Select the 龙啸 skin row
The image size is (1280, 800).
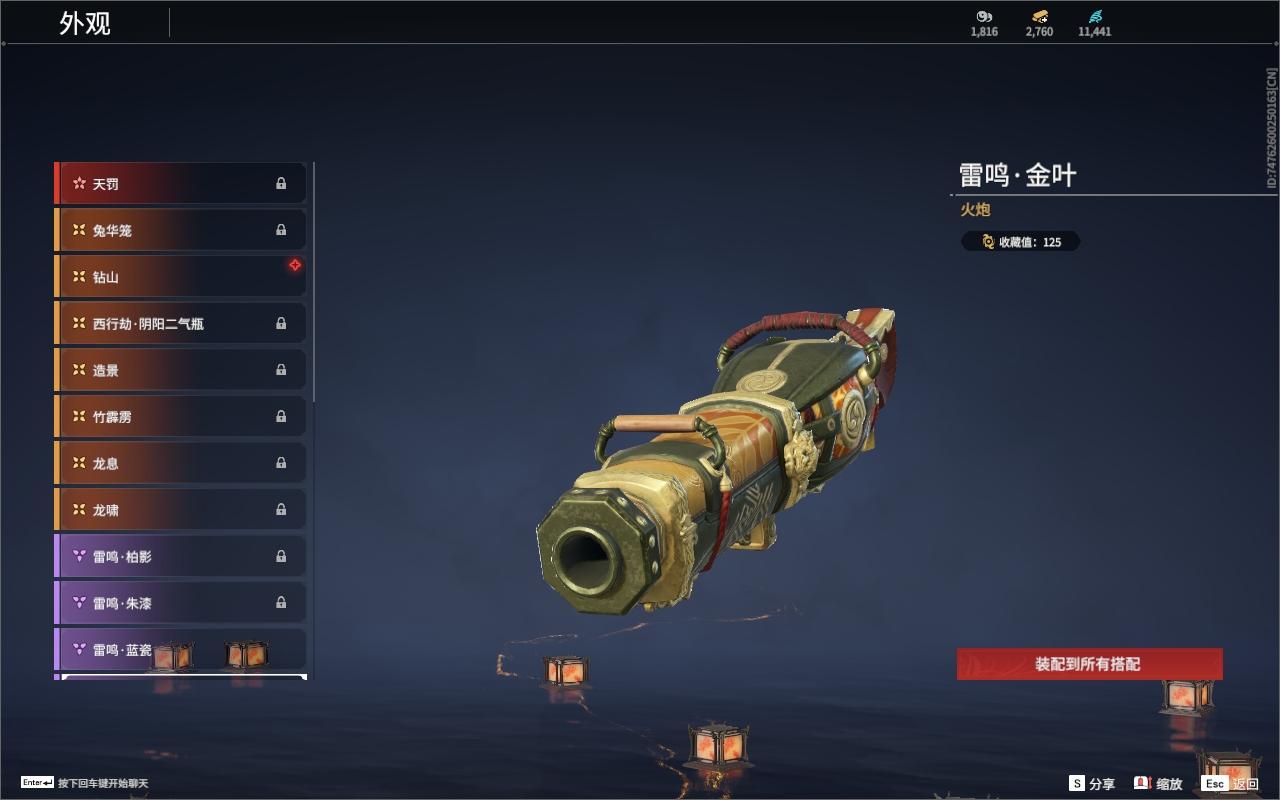pos(180,510)
